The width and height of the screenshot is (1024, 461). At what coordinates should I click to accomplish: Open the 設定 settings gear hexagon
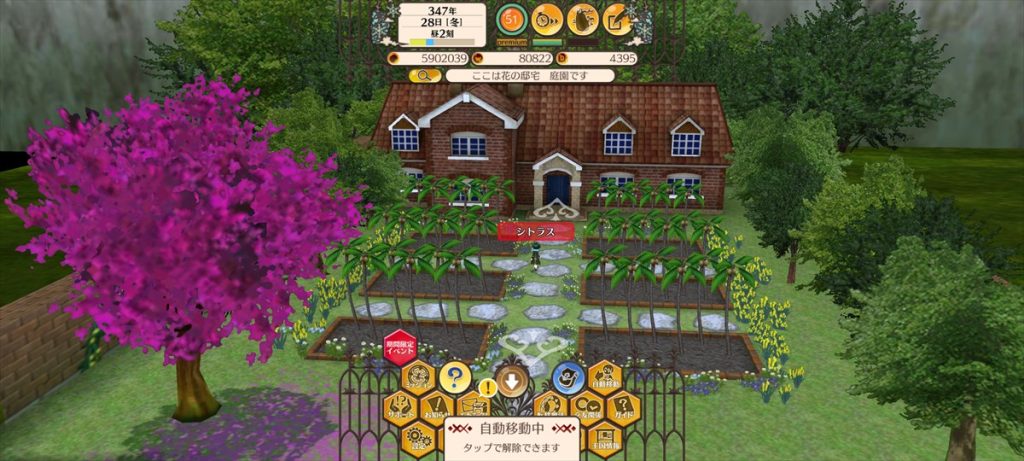pos(418,437)
